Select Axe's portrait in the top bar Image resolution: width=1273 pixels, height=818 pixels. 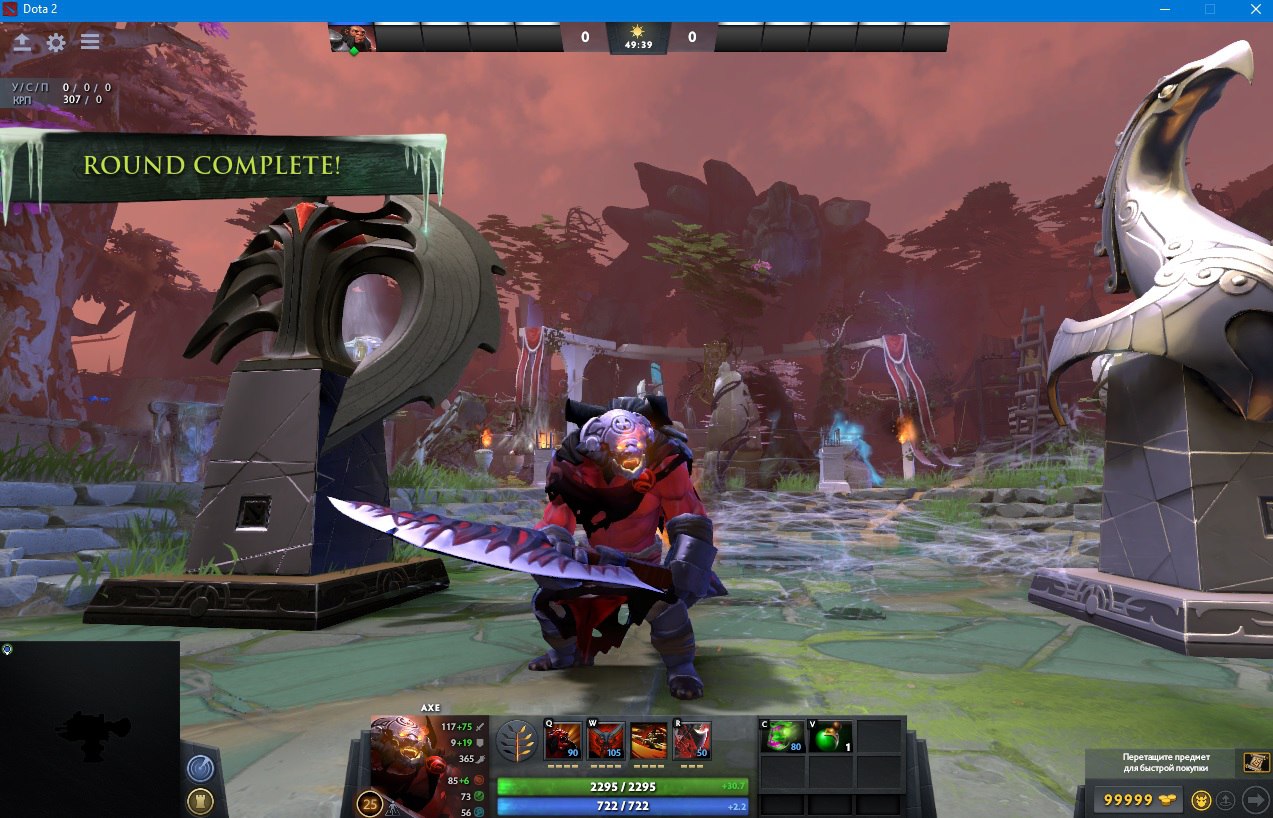[352, 38]
